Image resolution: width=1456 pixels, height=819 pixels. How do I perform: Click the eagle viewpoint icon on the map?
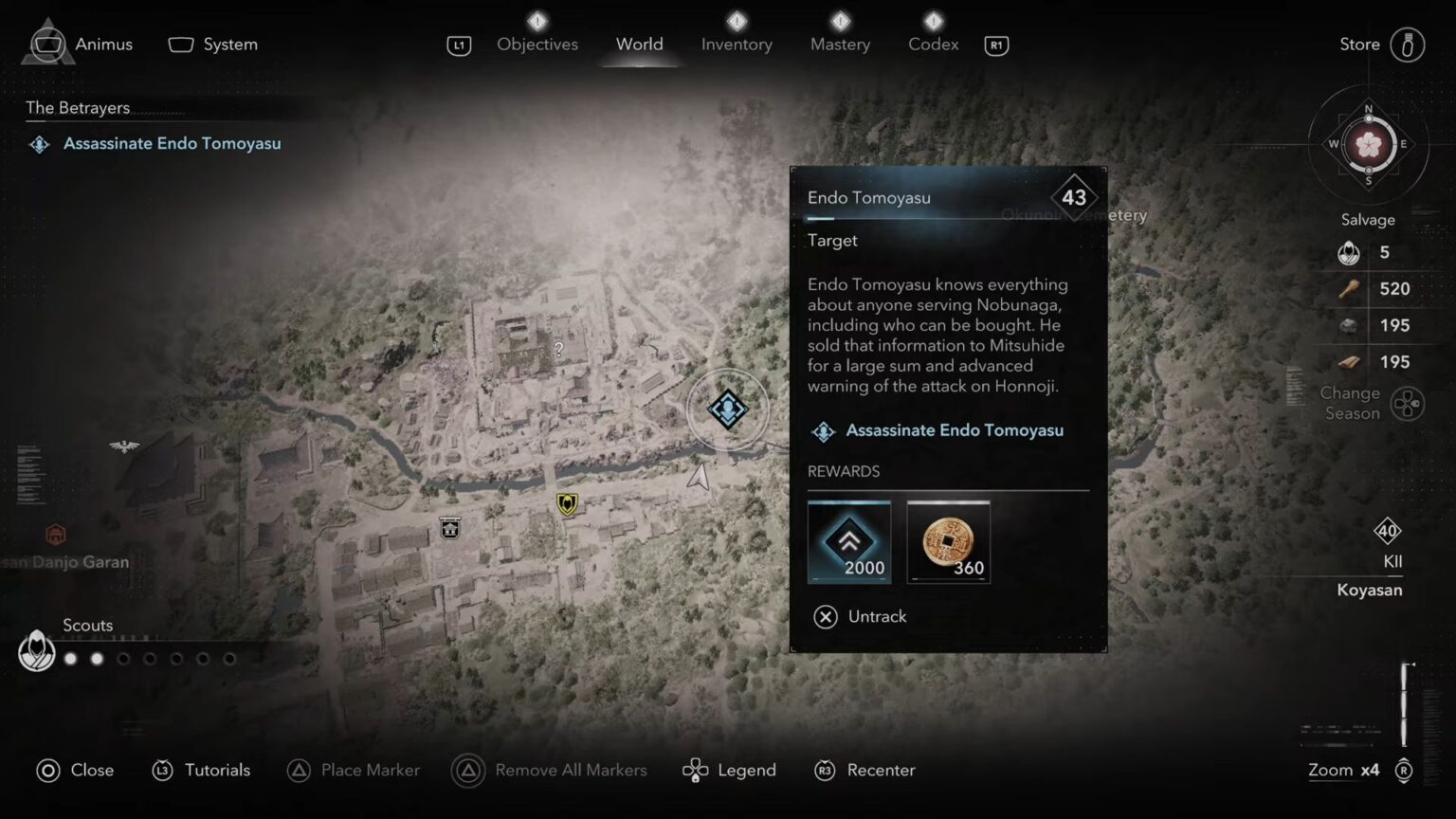click(x=124, y=446)
